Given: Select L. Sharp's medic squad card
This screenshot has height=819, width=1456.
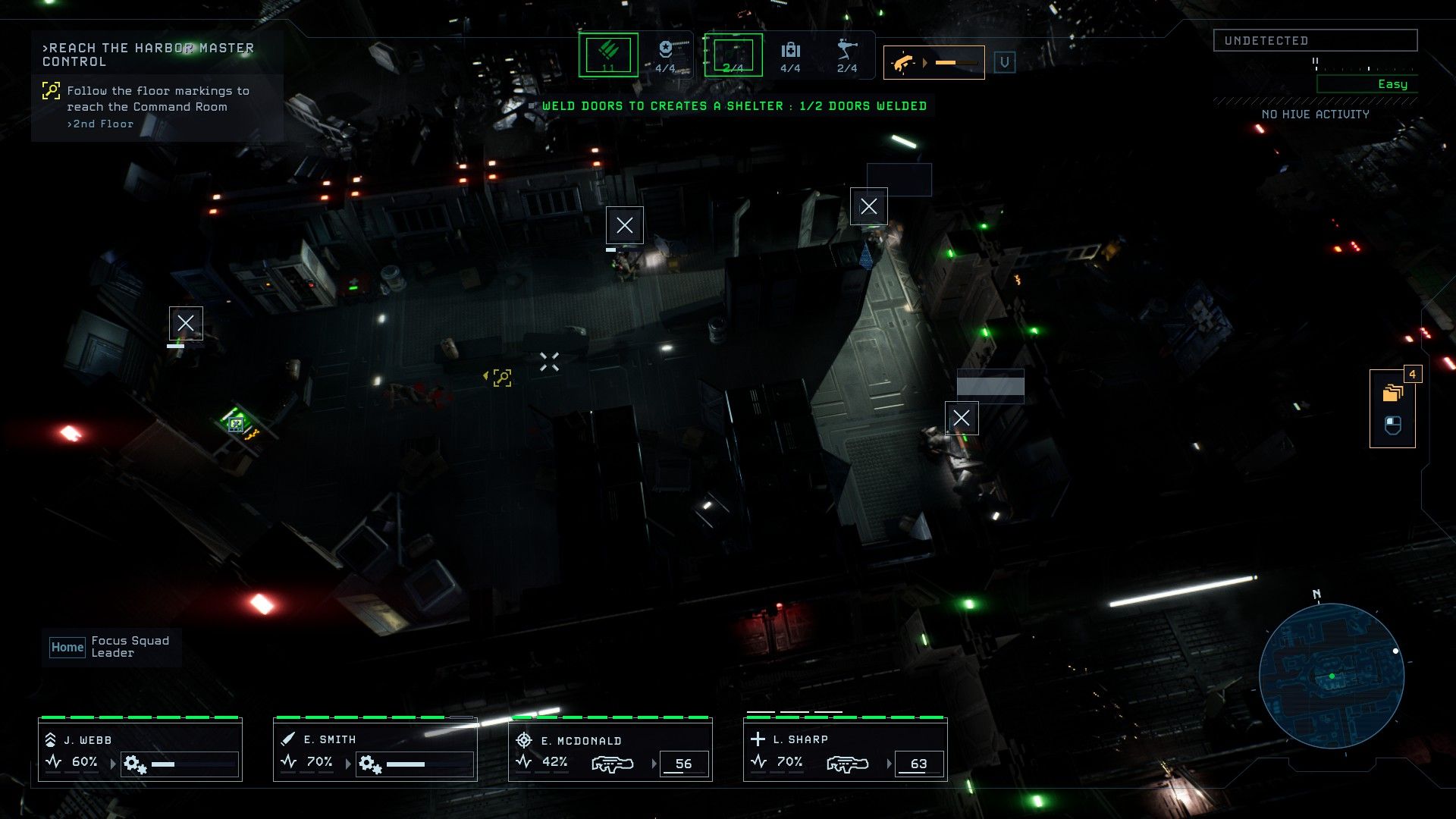Looking at the screenshot, I should tap(846, 751).
